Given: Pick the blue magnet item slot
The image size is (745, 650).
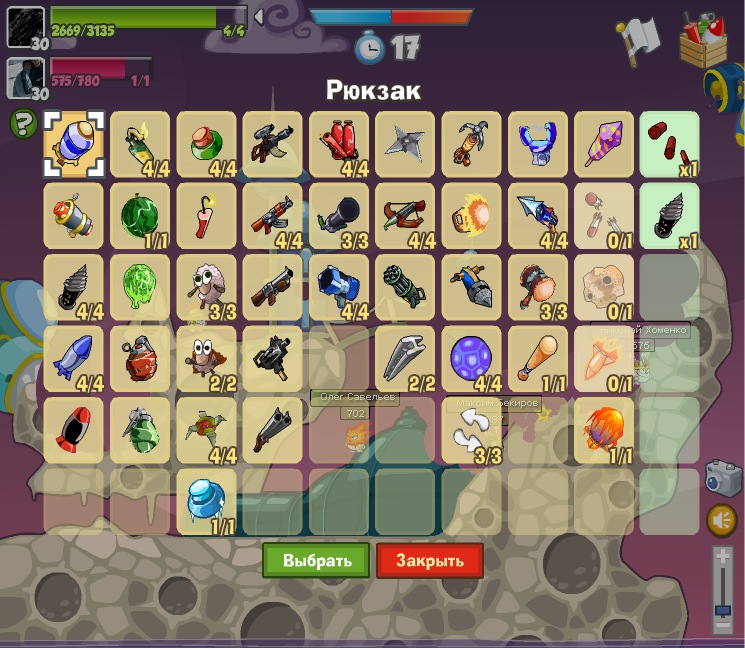Looking at the screenshot, I should [x=537, y=143].
